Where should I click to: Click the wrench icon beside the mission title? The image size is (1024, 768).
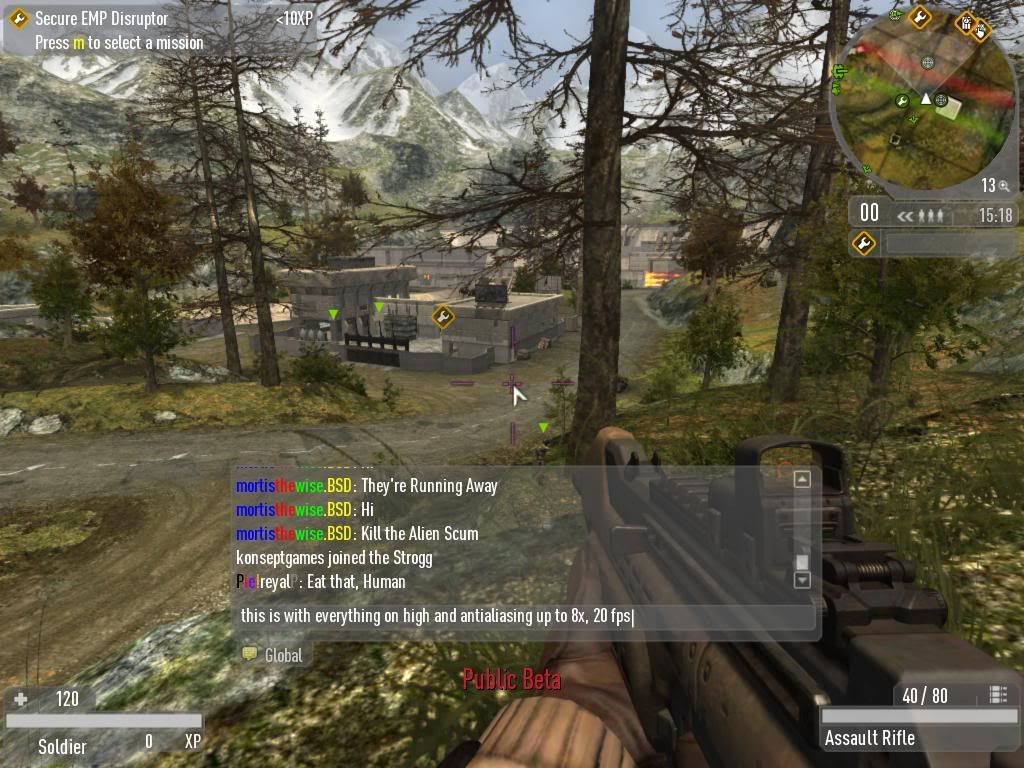pos(18,18)
